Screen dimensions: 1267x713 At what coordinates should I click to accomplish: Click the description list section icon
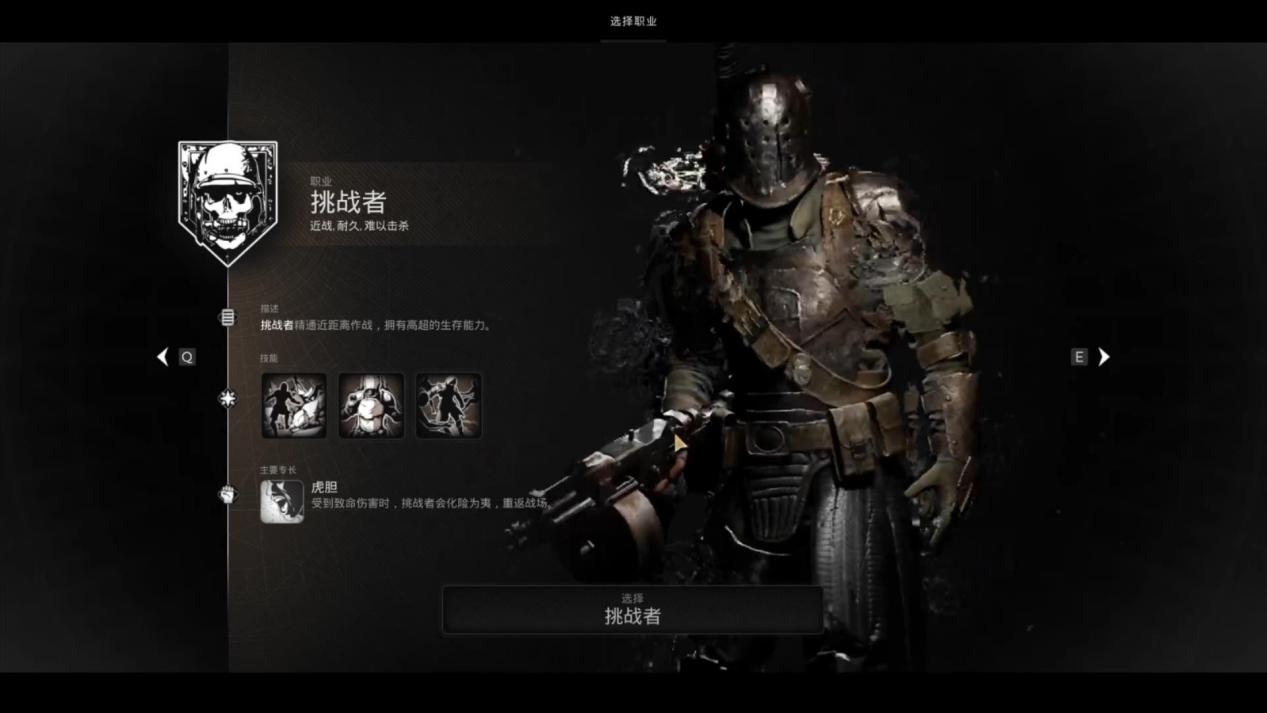coord(228,318)
